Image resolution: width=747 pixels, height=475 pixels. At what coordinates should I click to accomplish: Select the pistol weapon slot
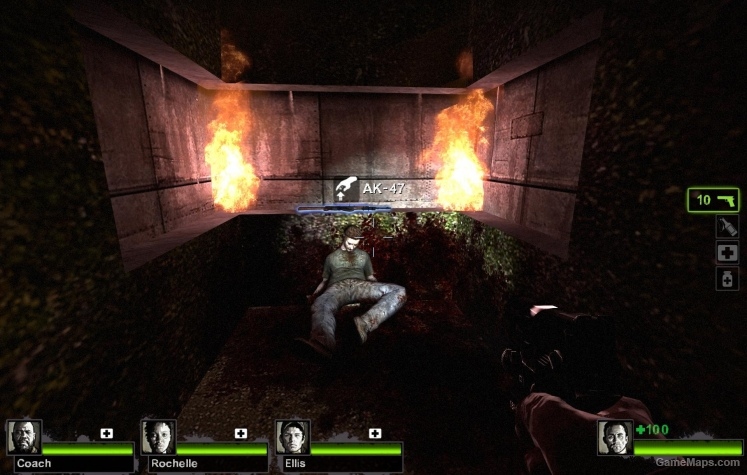[713, 200]
